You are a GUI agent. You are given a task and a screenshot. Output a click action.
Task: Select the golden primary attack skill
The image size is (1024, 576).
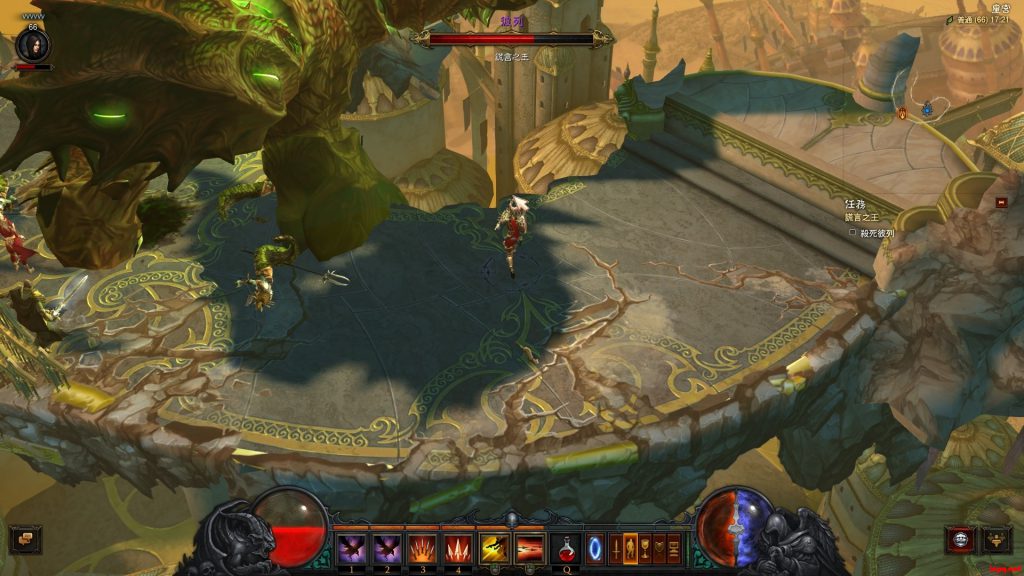pyautogui.click(x=494, y=548)
